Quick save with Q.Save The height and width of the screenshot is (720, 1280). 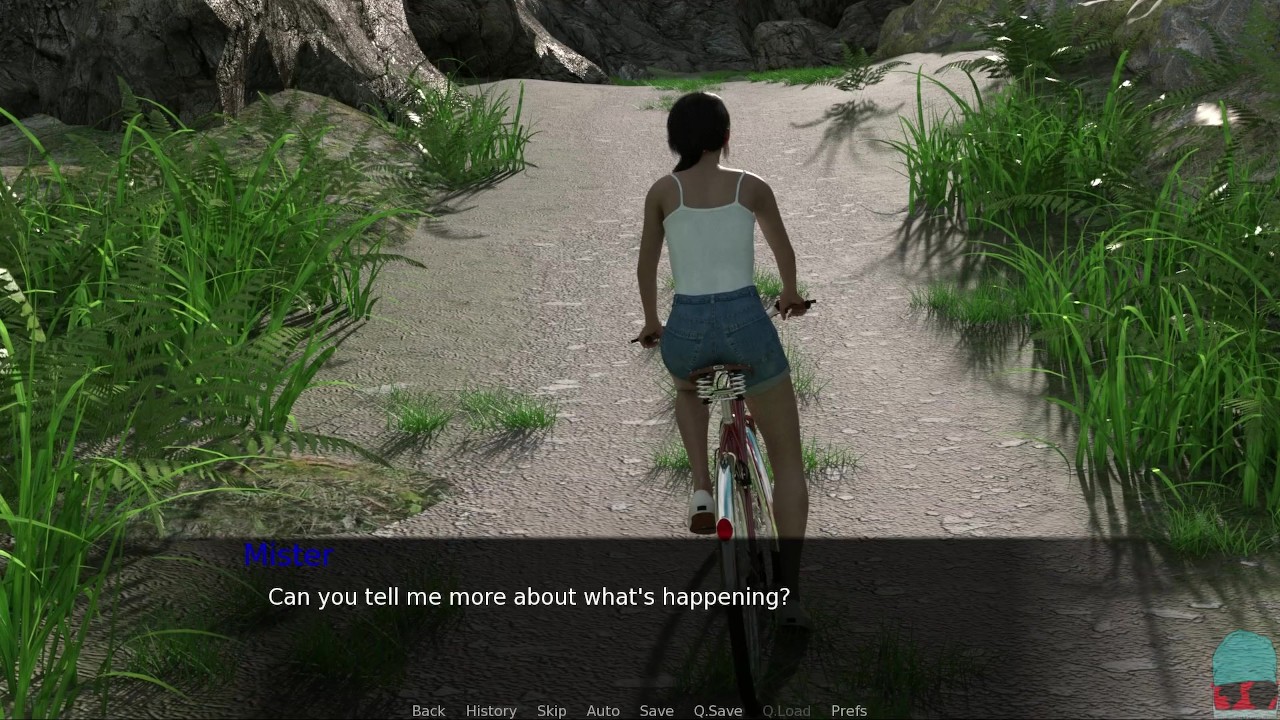pyautogui.click(x=718, y=710)
